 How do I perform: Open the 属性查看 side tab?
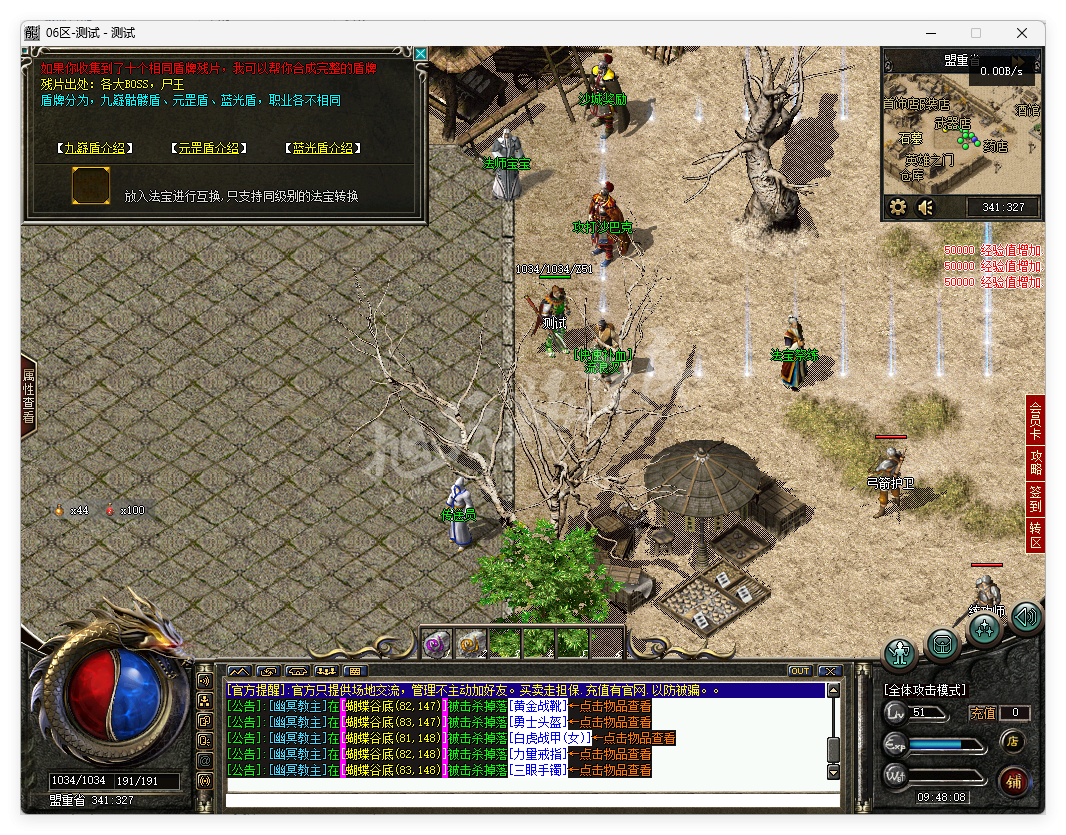click(28, 397)
